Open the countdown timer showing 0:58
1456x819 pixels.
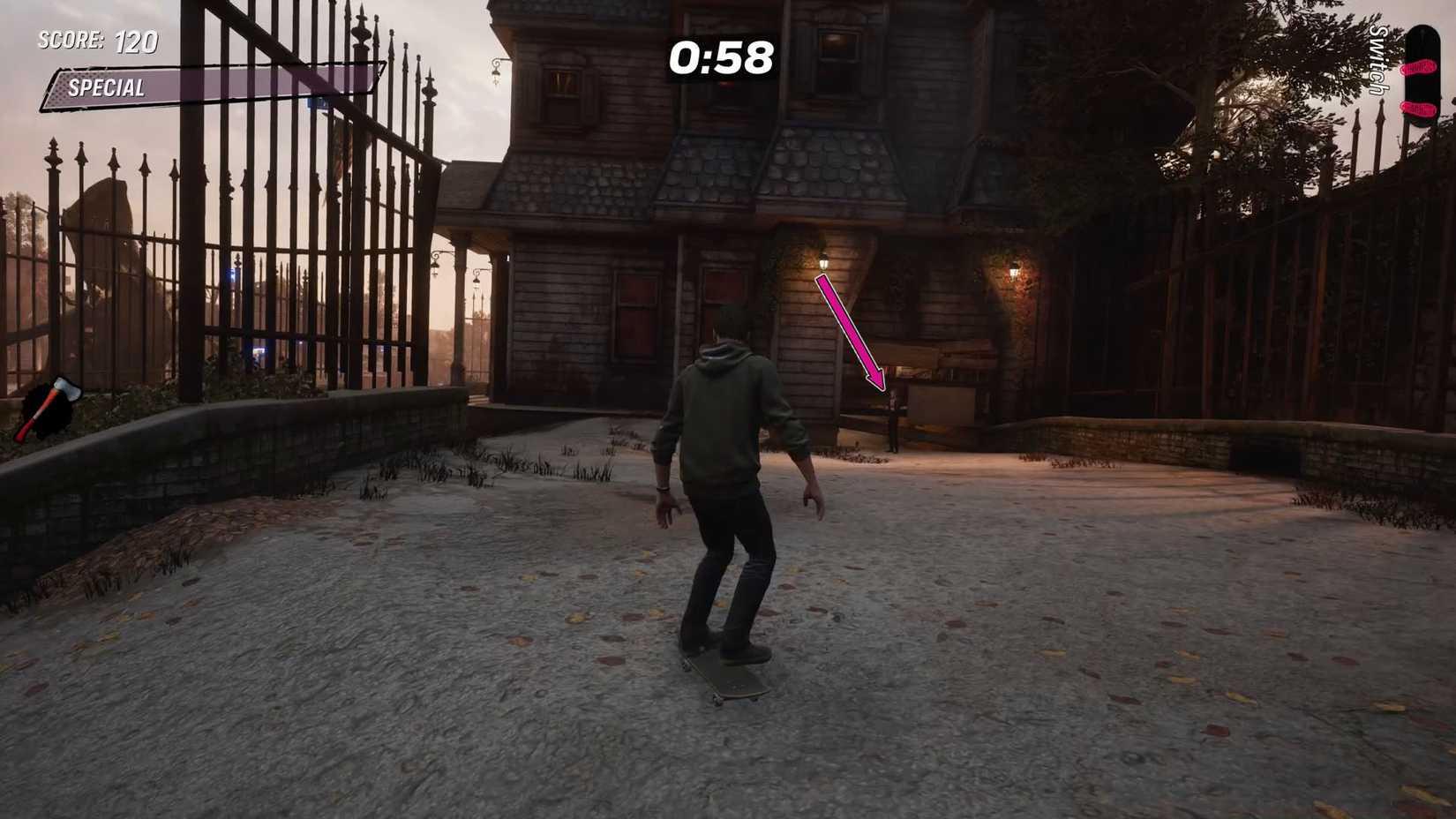pos(723,59)
